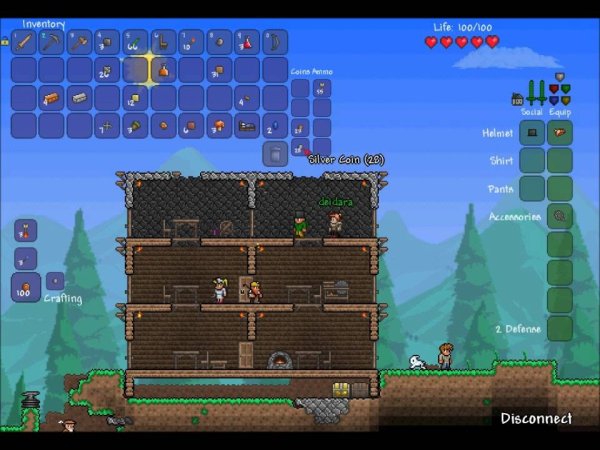
Task: Craft the item with 100 count
Action: click(26, 289)
